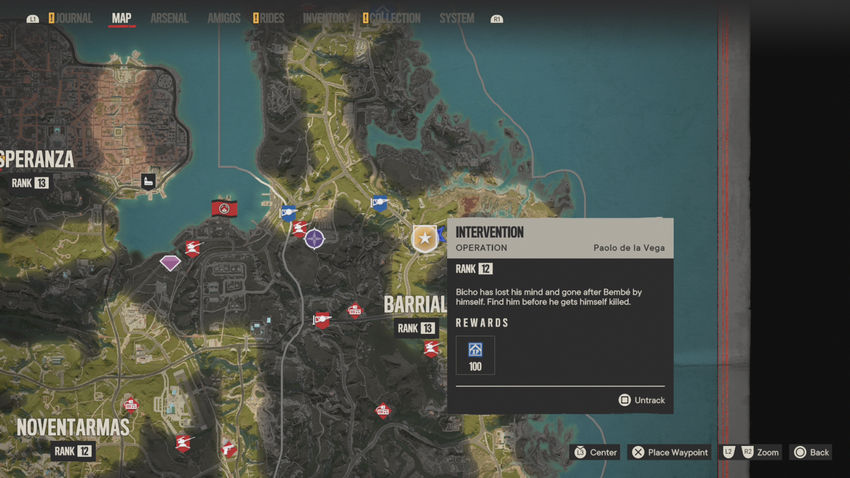Select the black factory icon near Esperanza
The image size is (850, 478).
point(148,181)
